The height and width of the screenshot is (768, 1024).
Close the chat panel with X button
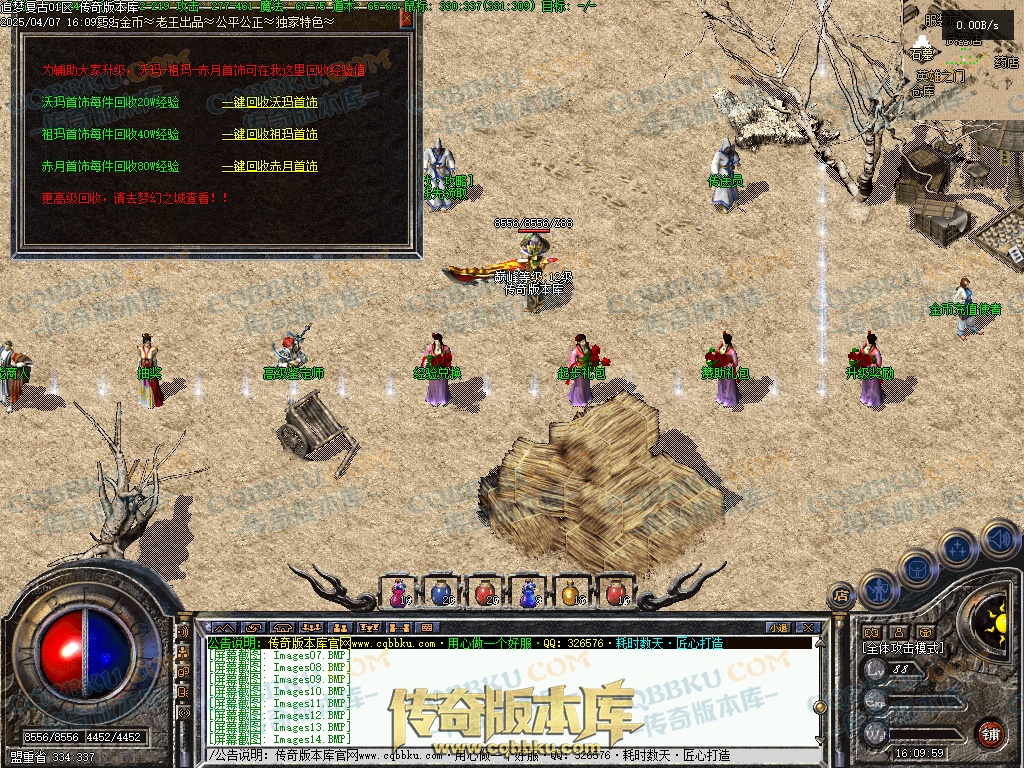(x=807, y=627)
